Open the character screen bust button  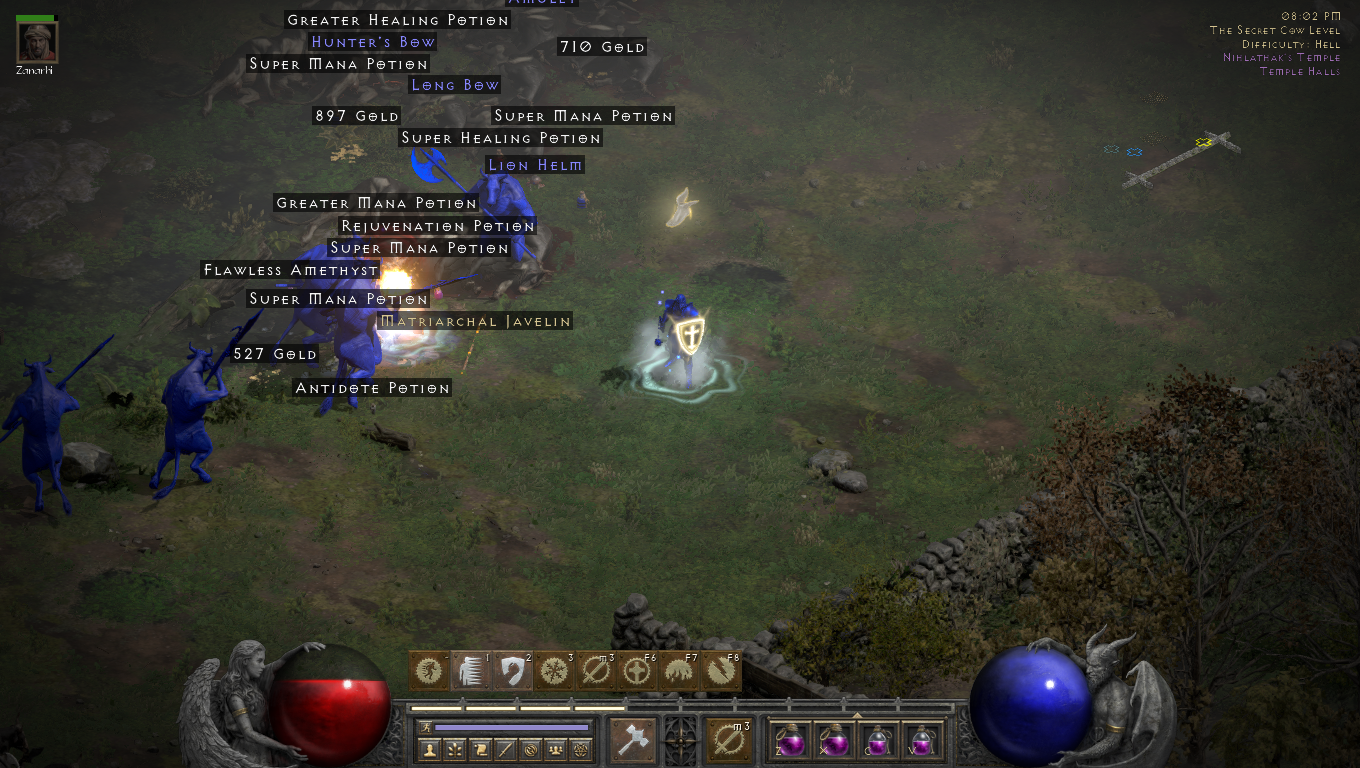(x=430, y=749)
